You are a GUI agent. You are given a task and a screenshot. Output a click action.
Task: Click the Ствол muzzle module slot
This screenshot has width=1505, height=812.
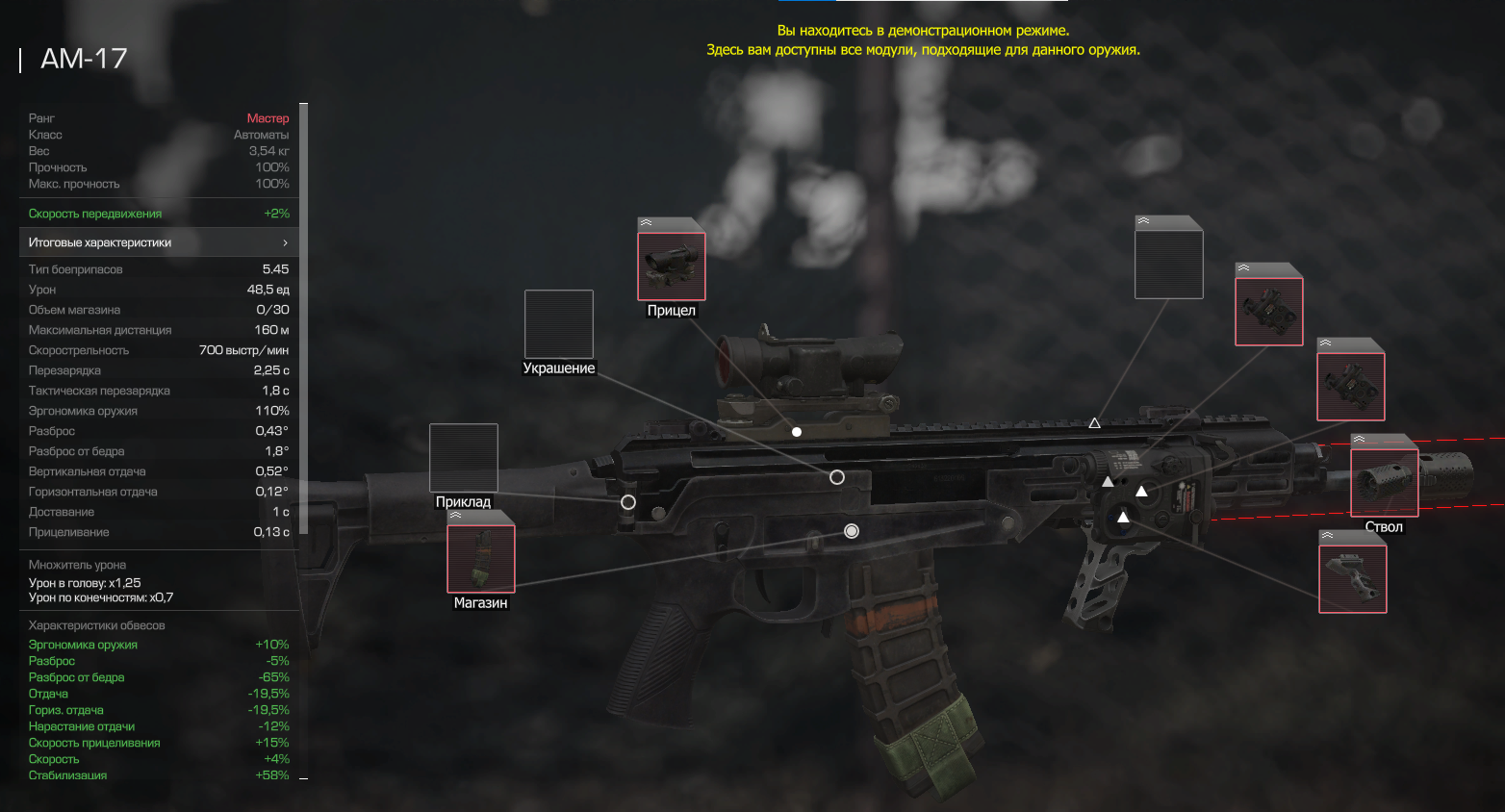point(1384,483)
